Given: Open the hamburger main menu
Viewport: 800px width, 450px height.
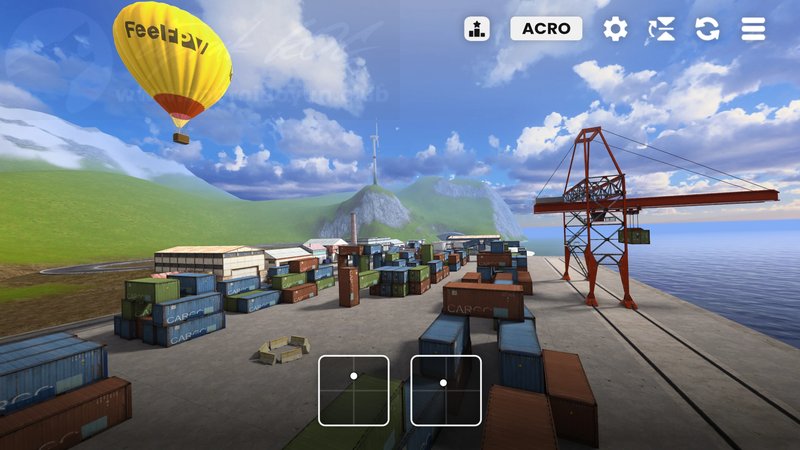Looking at the screenshot, I should pyautogui.click(x=753, y=28).
